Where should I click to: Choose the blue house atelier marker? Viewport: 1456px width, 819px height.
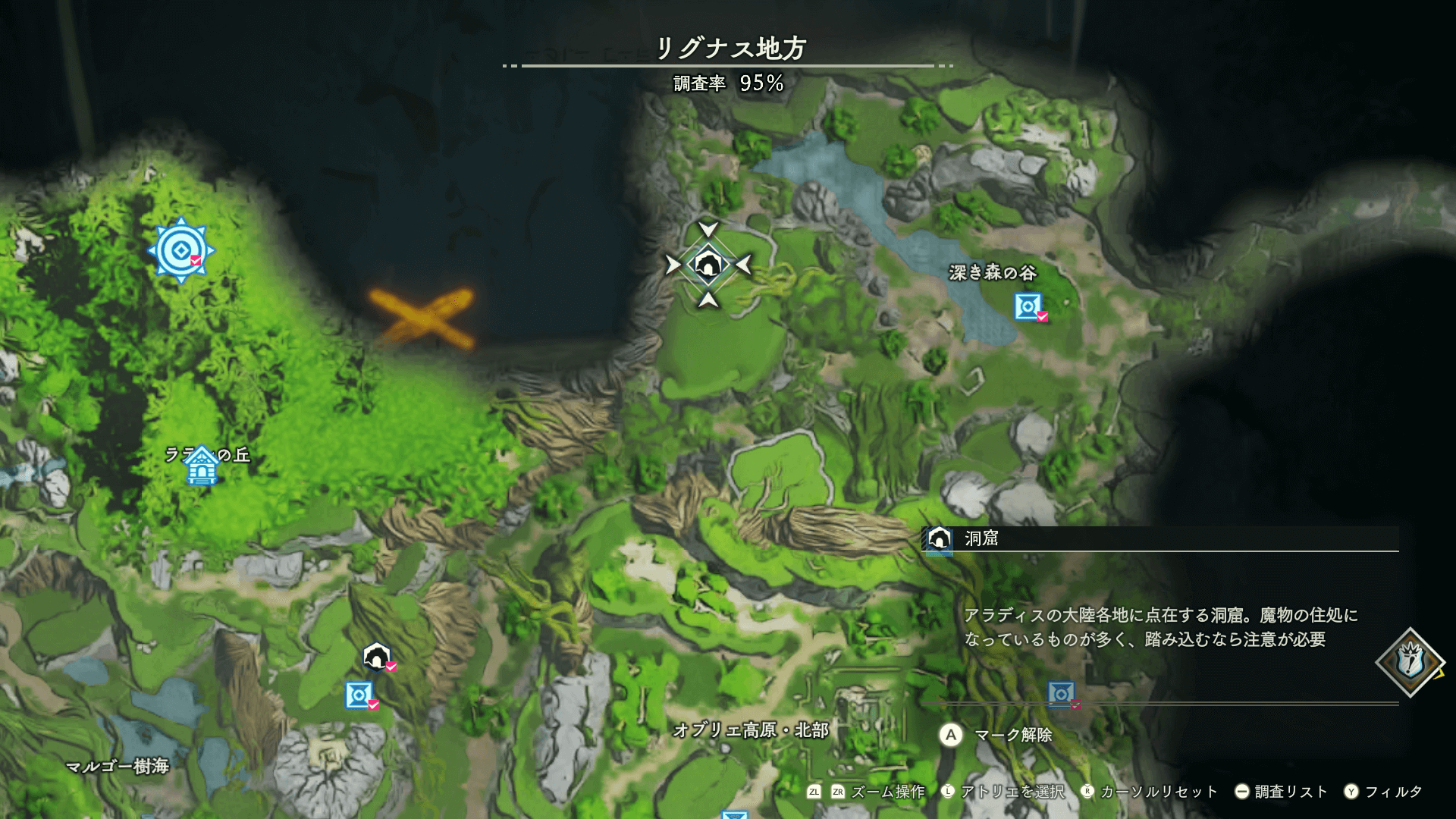(x=202, y=465)
